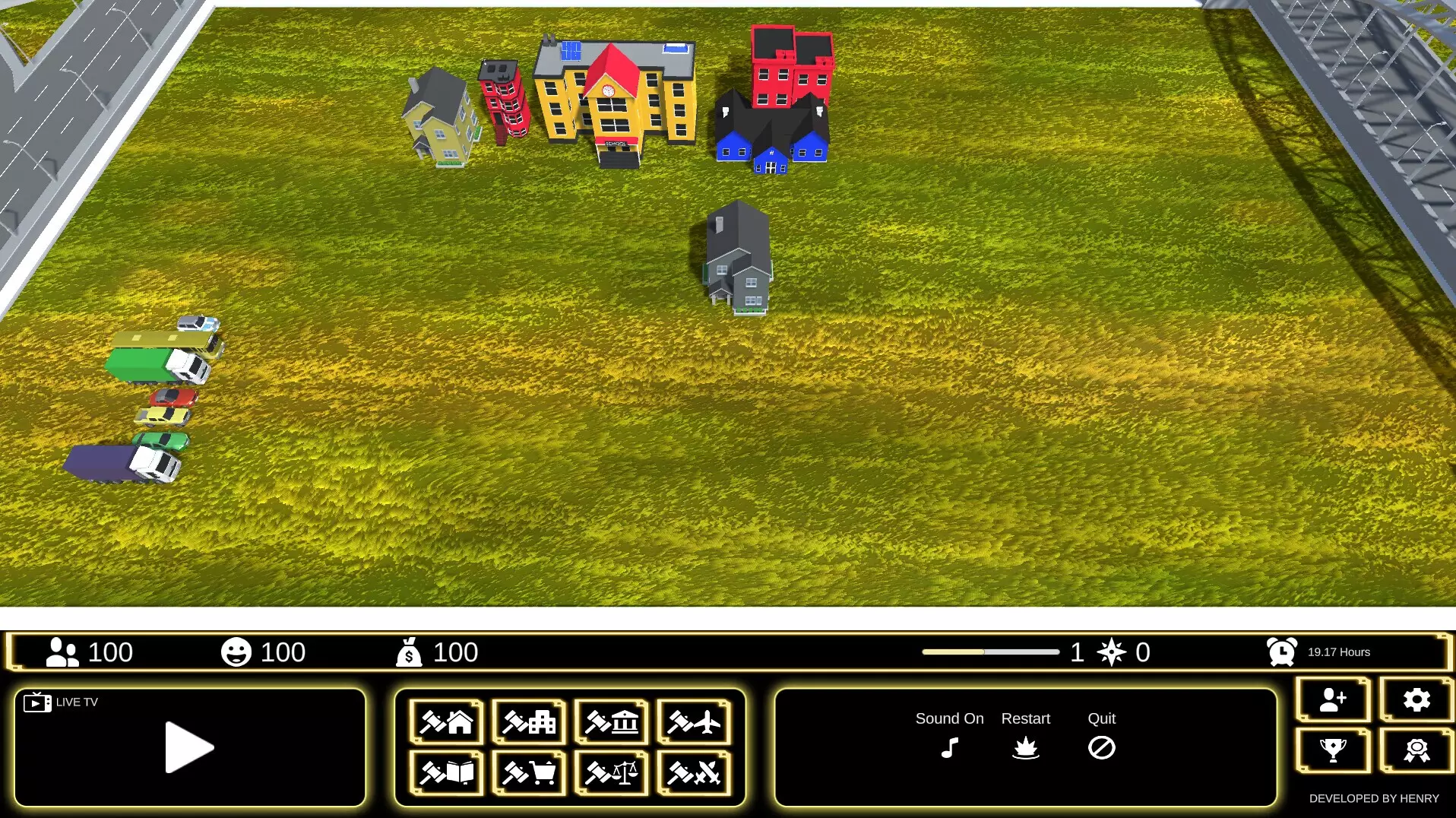Pick the airplane auction build icon
This screenshot has height=818, width=1456.
tap(695, 722)
